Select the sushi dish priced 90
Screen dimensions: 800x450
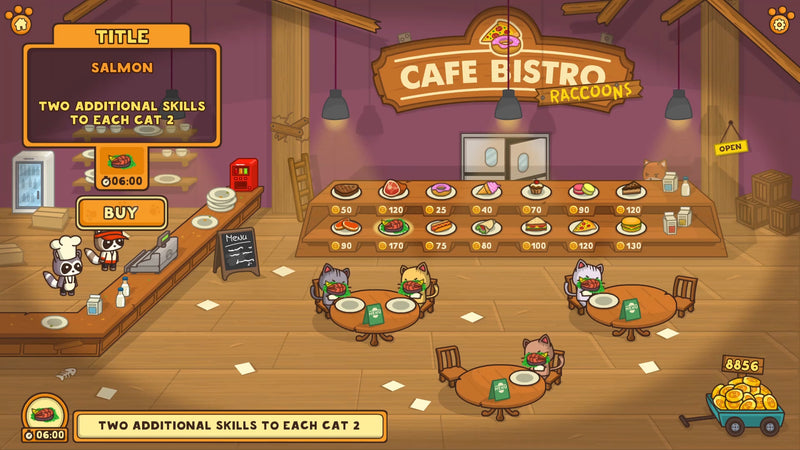click(345, 227)
